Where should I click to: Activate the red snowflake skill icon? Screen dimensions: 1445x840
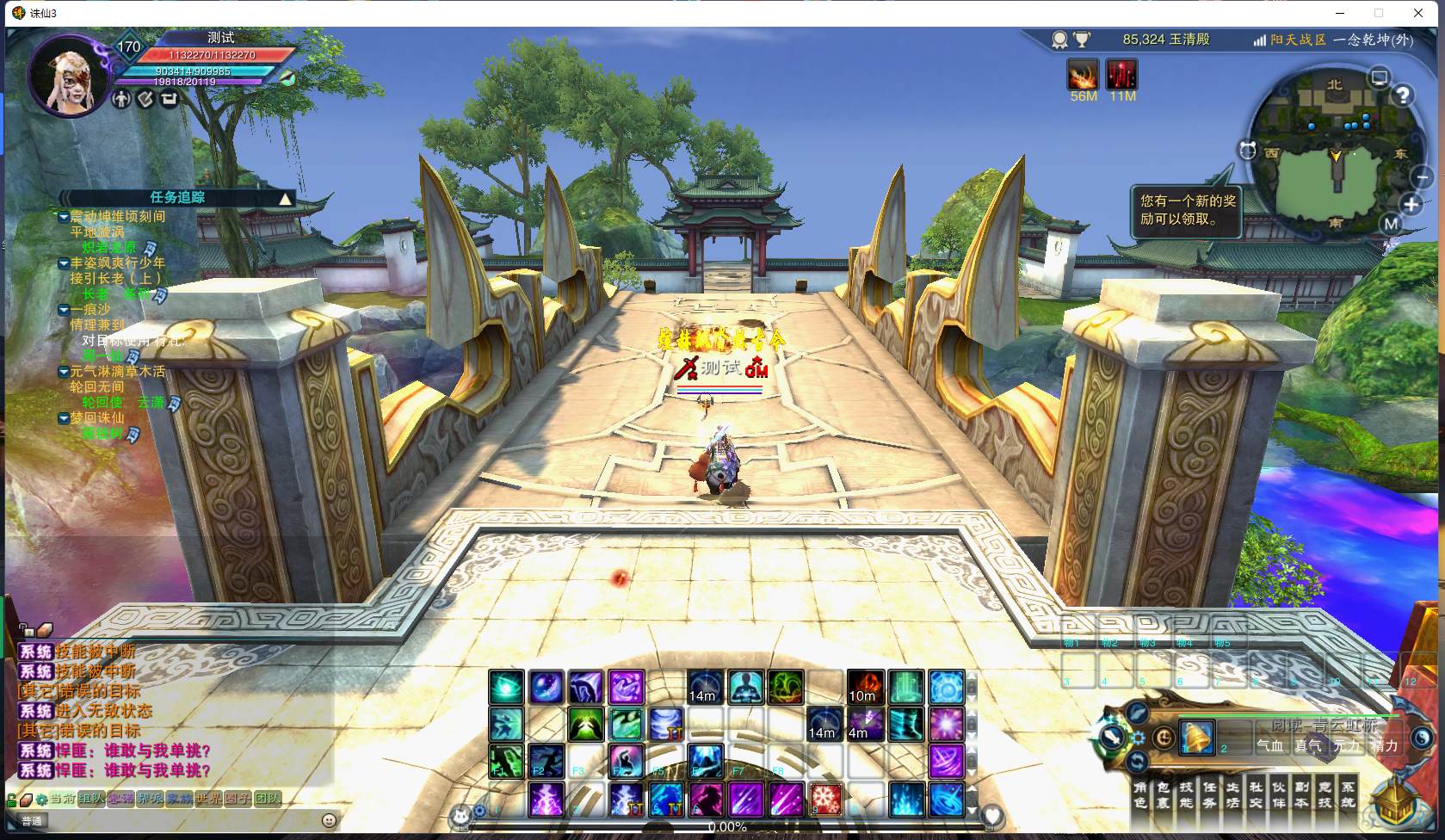coord(826,800)
